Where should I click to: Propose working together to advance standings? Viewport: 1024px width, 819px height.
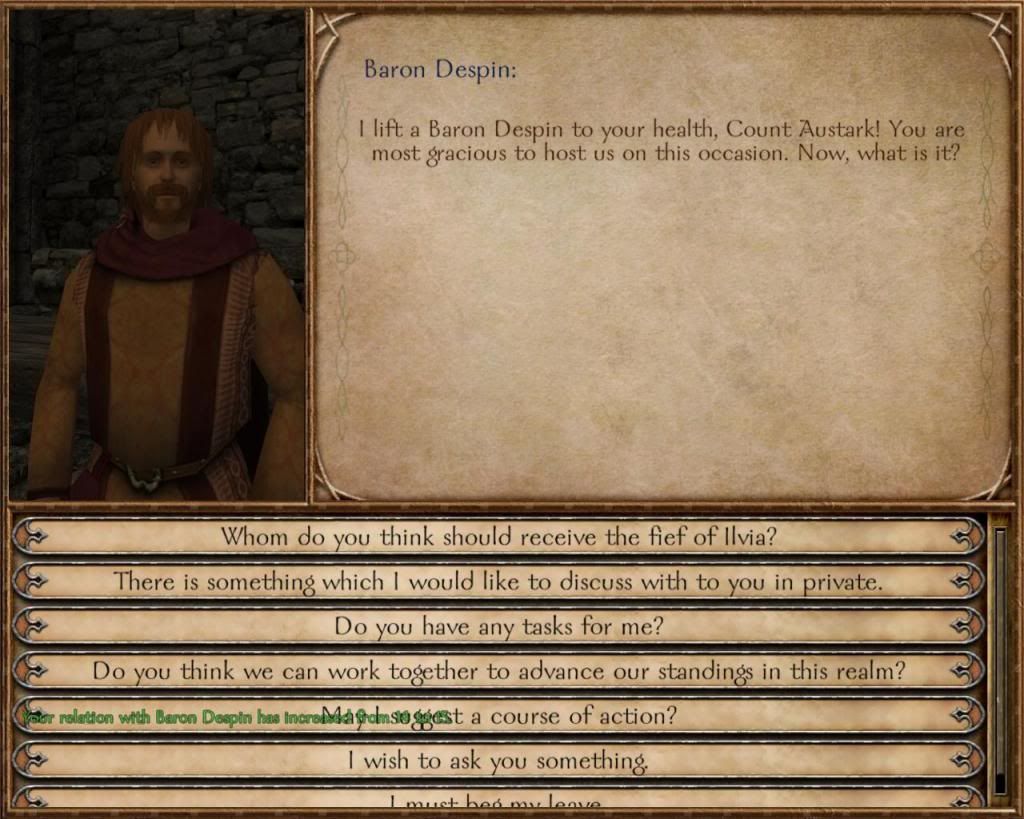498,671
